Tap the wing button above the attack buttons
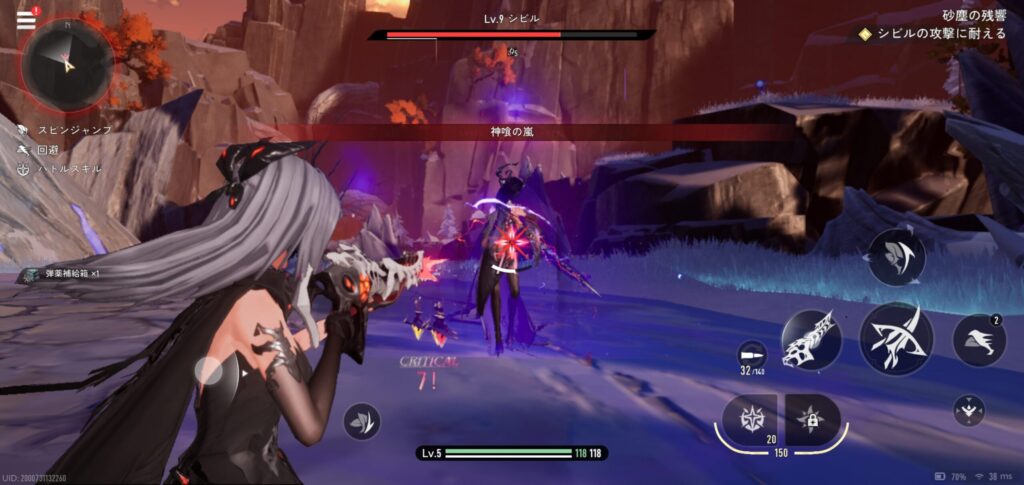 896,257
